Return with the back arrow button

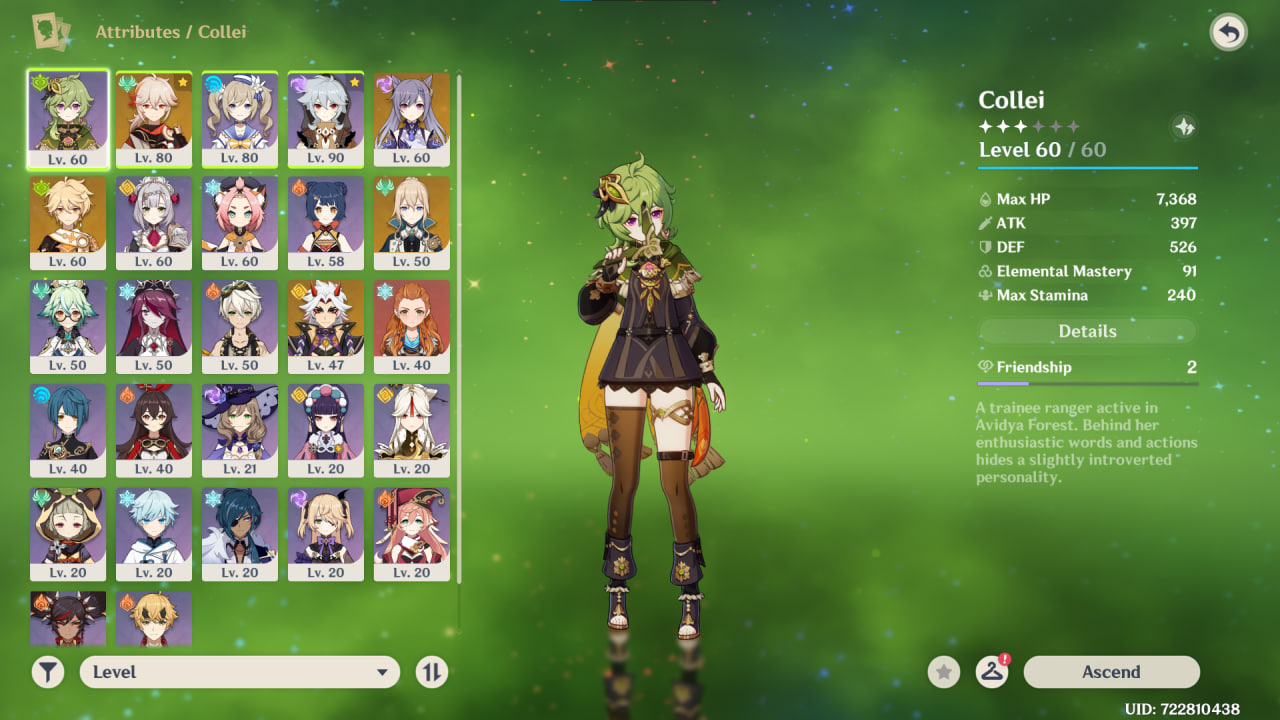(x=1228, y=32)
